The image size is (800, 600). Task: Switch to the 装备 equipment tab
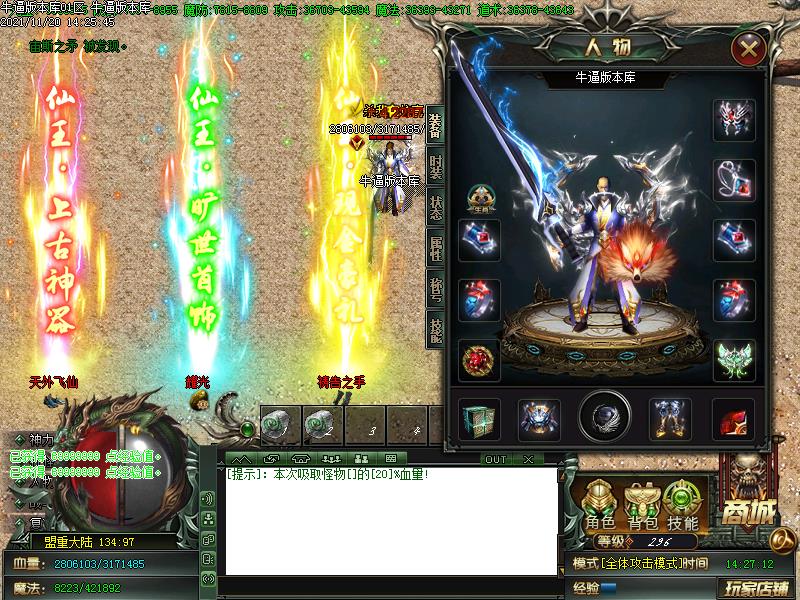436,128
